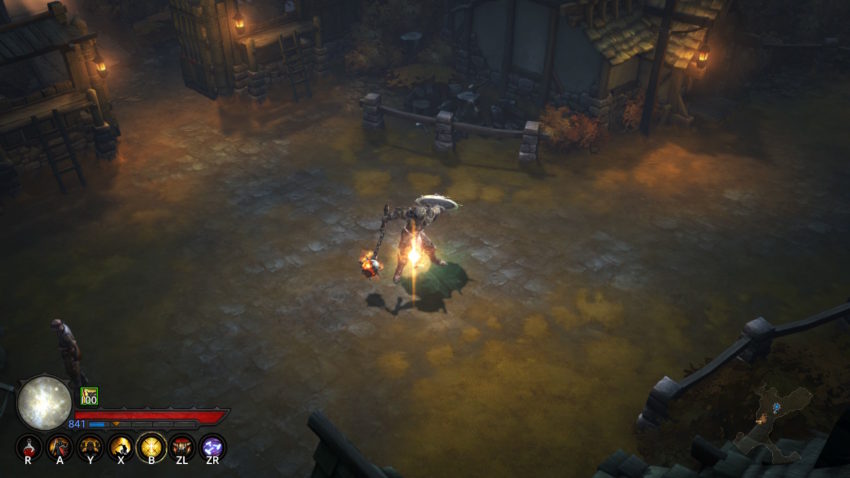Use the red health potion slot
The width and height of the screenshot is (850, 478).
(29, 446)
